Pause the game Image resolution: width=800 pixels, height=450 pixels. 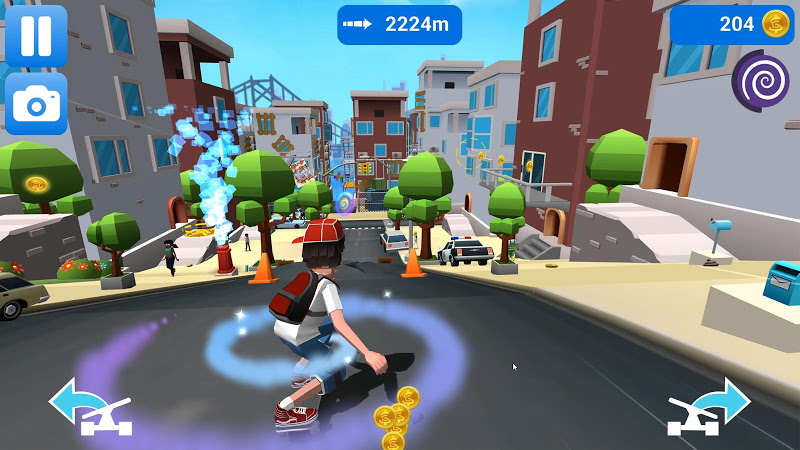click(36, 36)
